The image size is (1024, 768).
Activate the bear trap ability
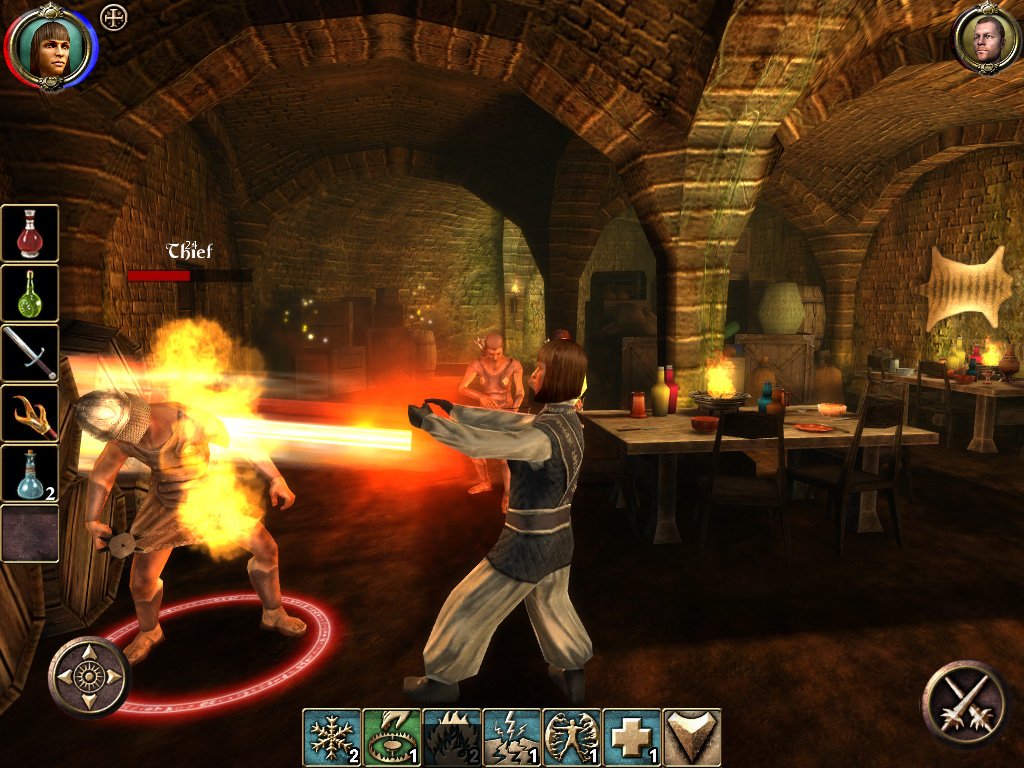tap(391, 737)
